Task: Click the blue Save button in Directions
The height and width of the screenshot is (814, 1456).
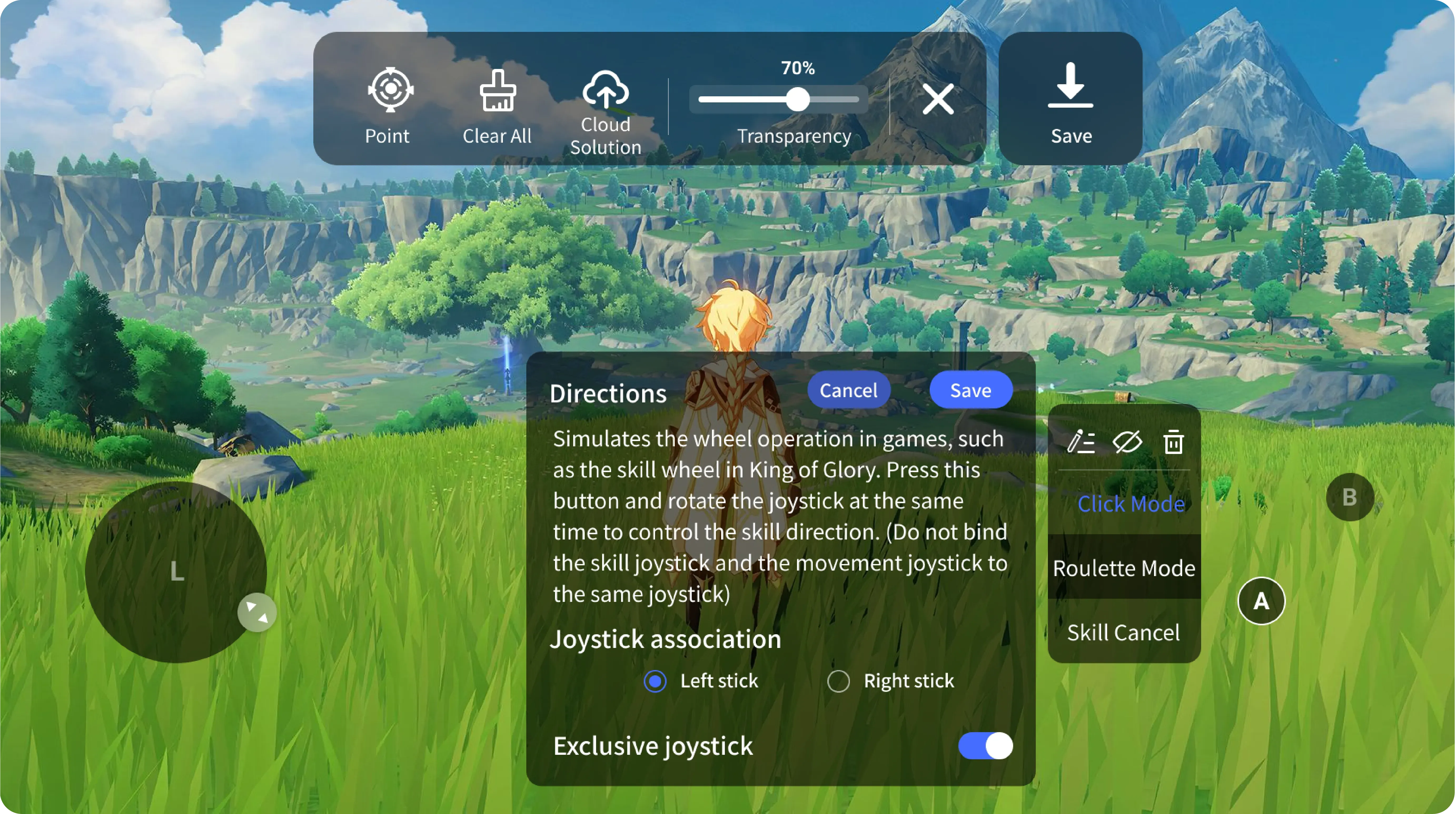Action: click(970, 390)
